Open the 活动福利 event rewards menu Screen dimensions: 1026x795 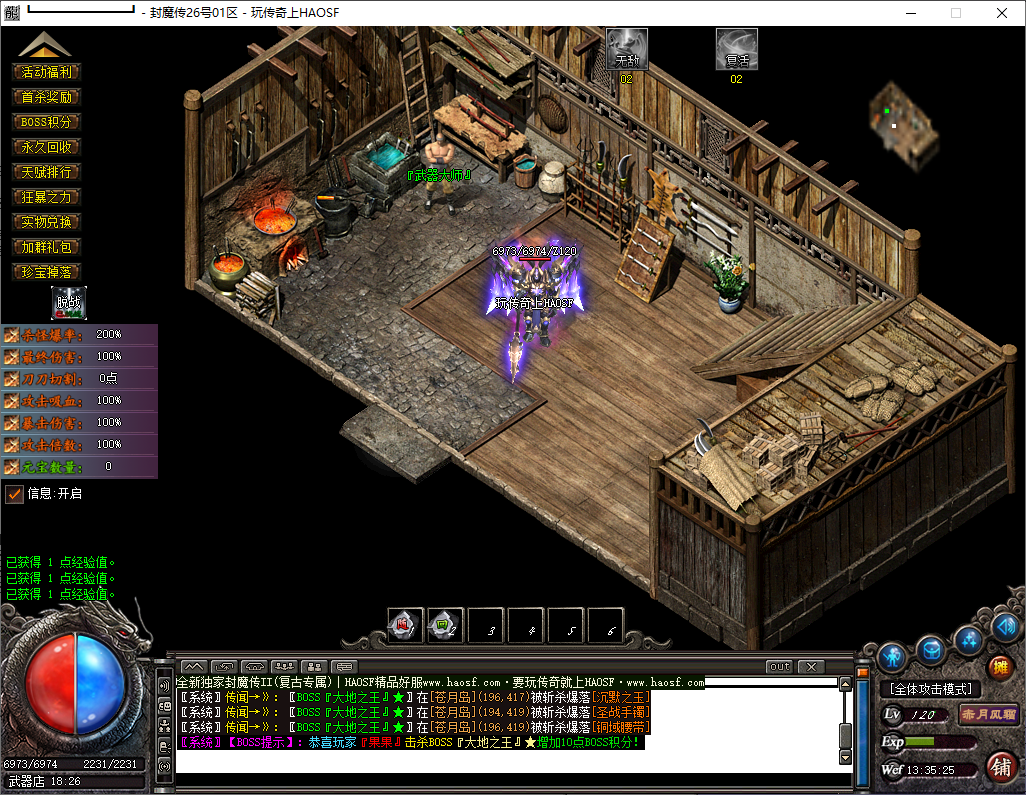pos(46,72)
